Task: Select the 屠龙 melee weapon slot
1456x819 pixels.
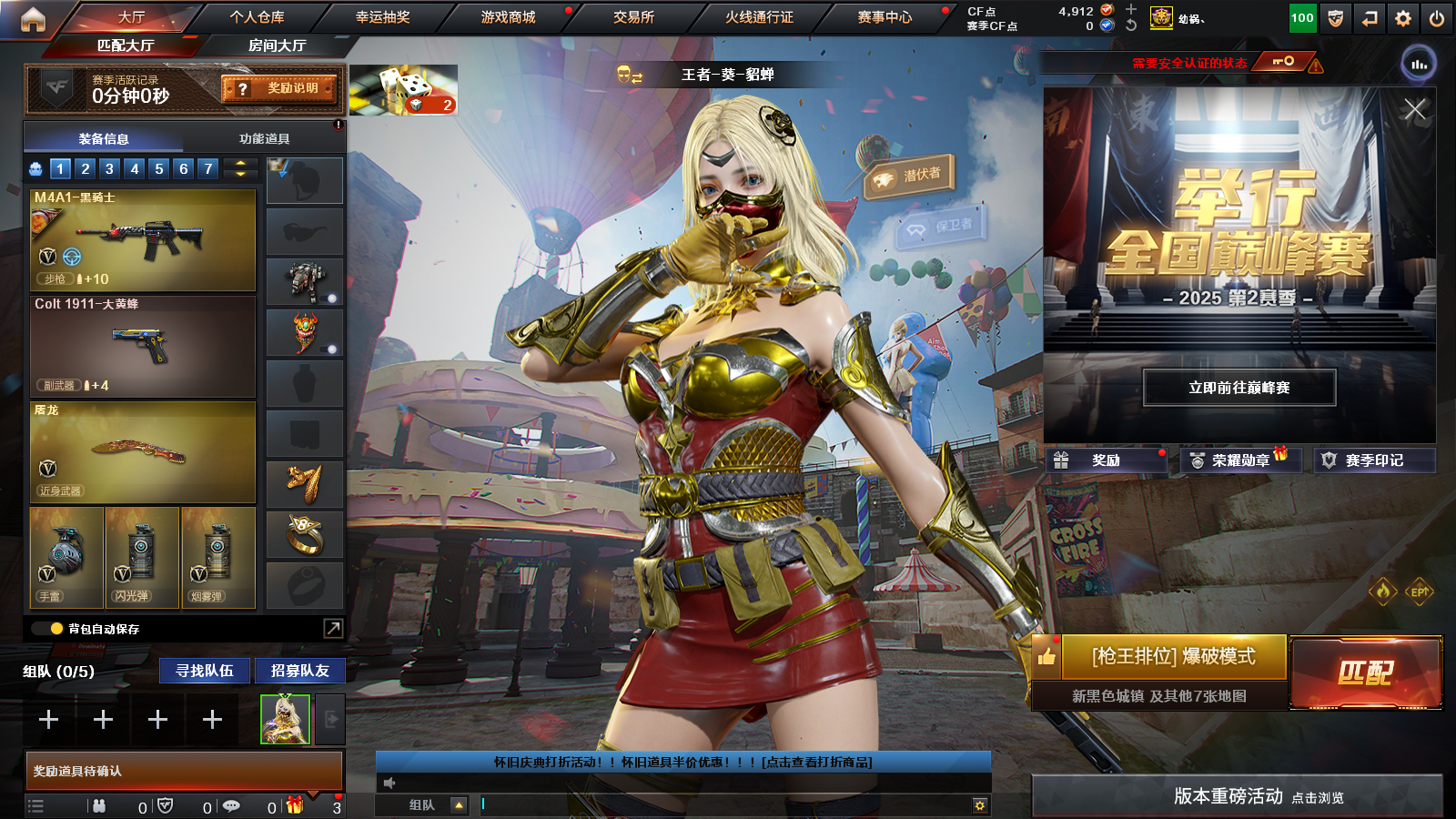Action: click(x=143, y=452)
